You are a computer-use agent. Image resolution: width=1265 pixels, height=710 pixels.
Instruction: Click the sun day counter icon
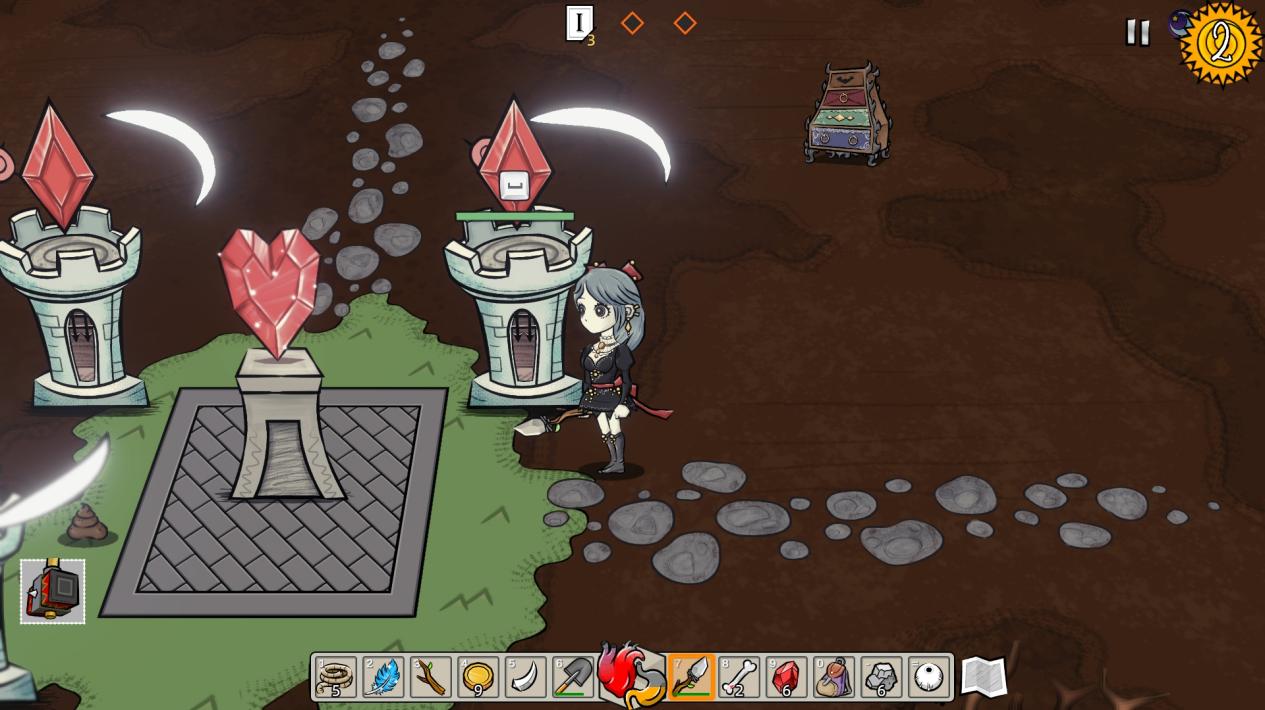[1221, 44]
